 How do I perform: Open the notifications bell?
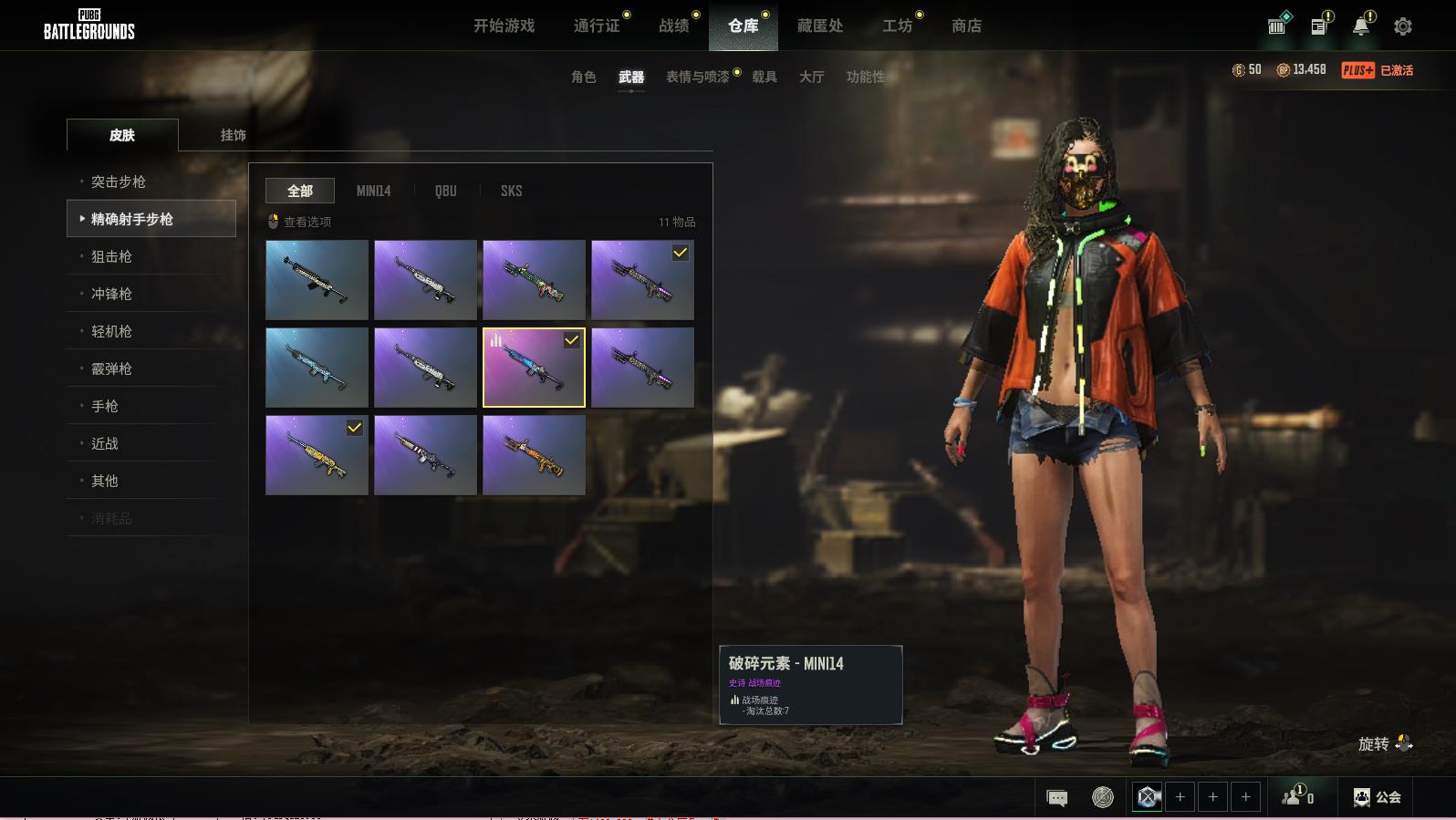point(1360,26)
